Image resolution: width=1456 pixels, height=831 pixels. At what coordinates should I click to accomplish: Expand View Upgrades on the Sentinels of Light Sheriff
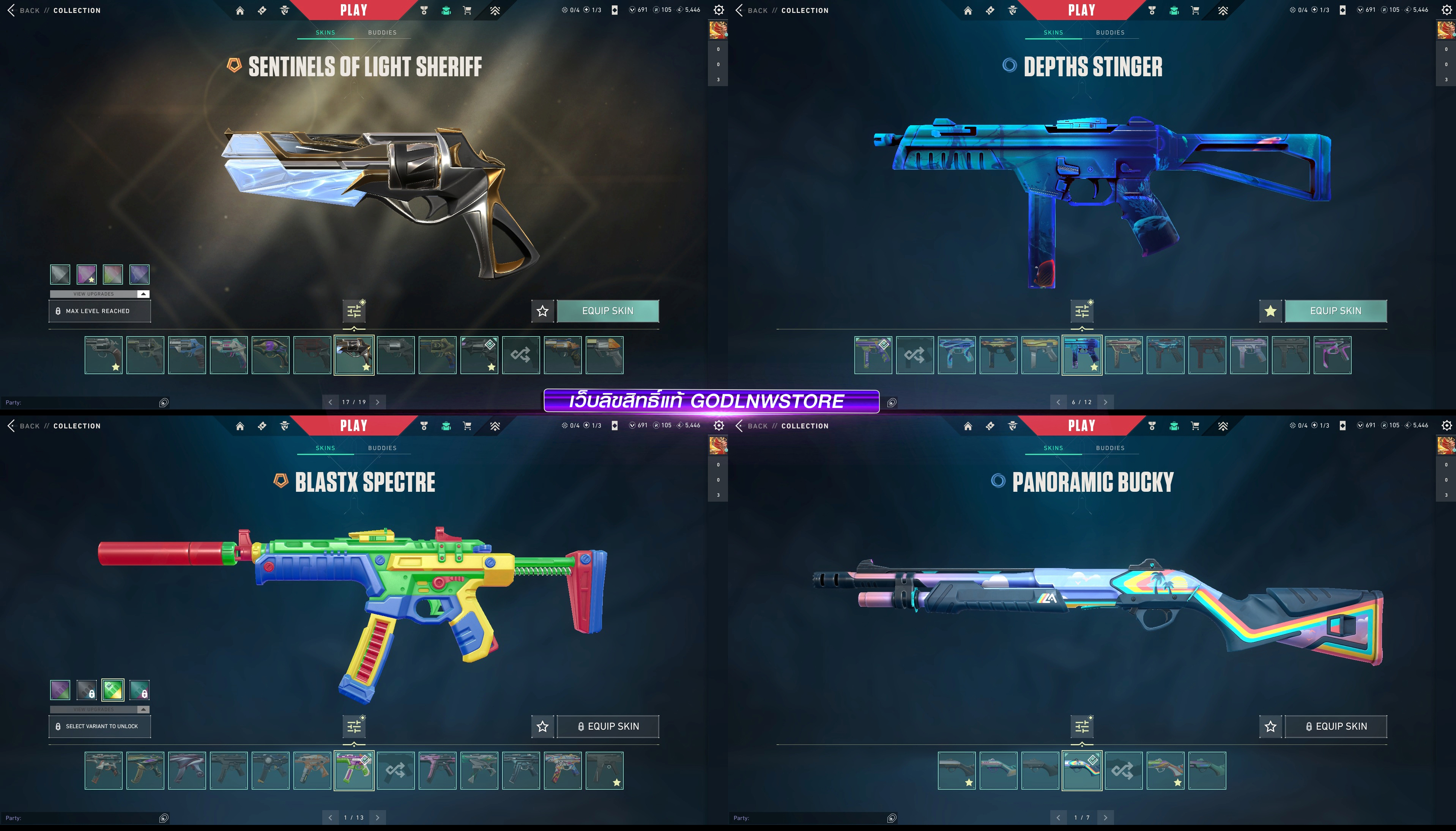[99, 294]
